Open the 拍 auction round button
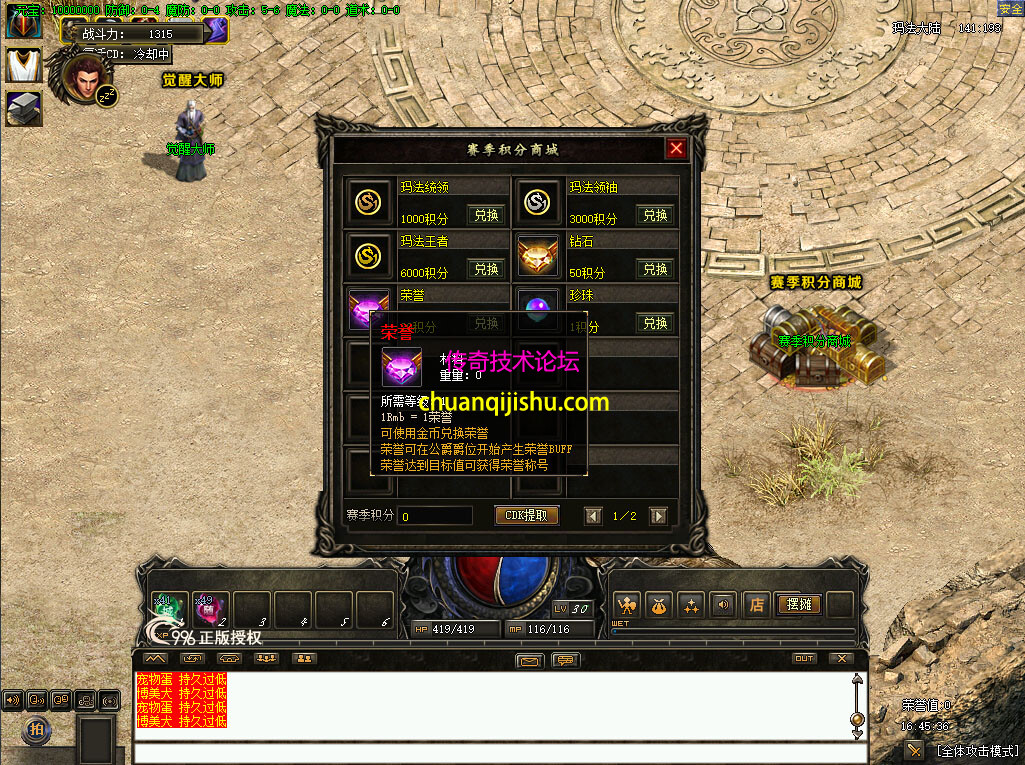 coord(36,730)
